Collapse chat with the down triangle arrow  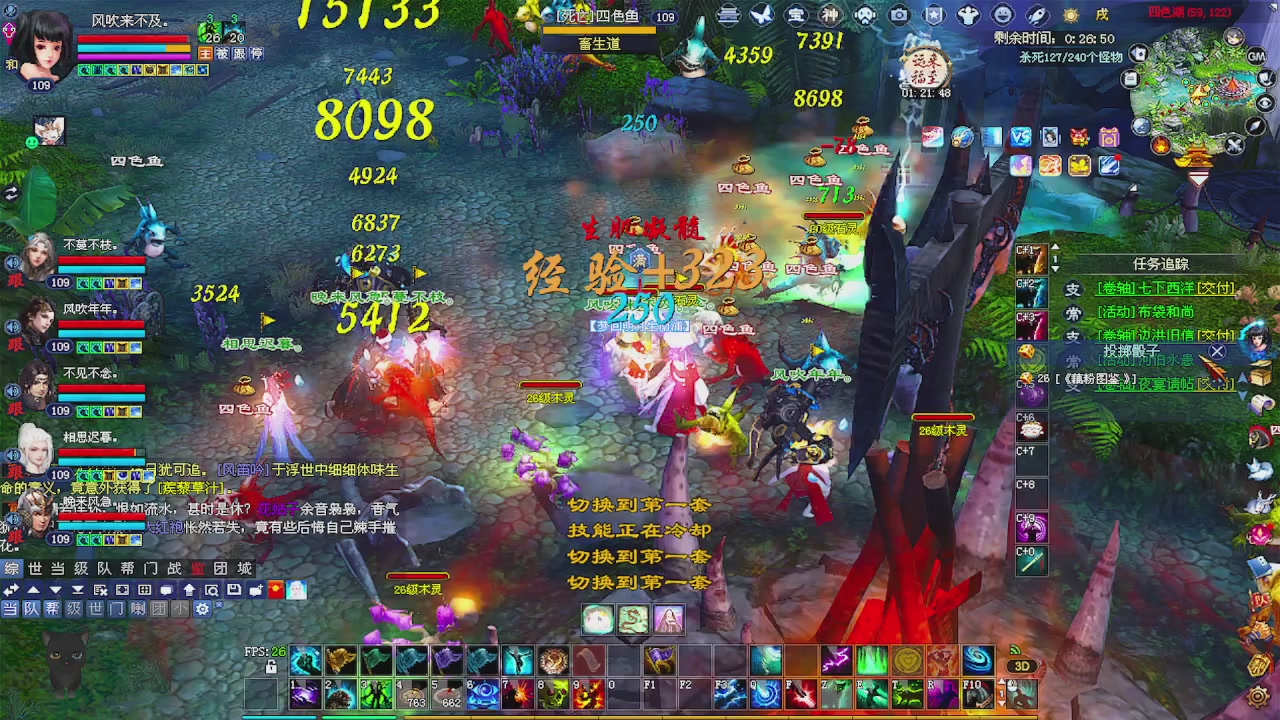pos(56,590)
